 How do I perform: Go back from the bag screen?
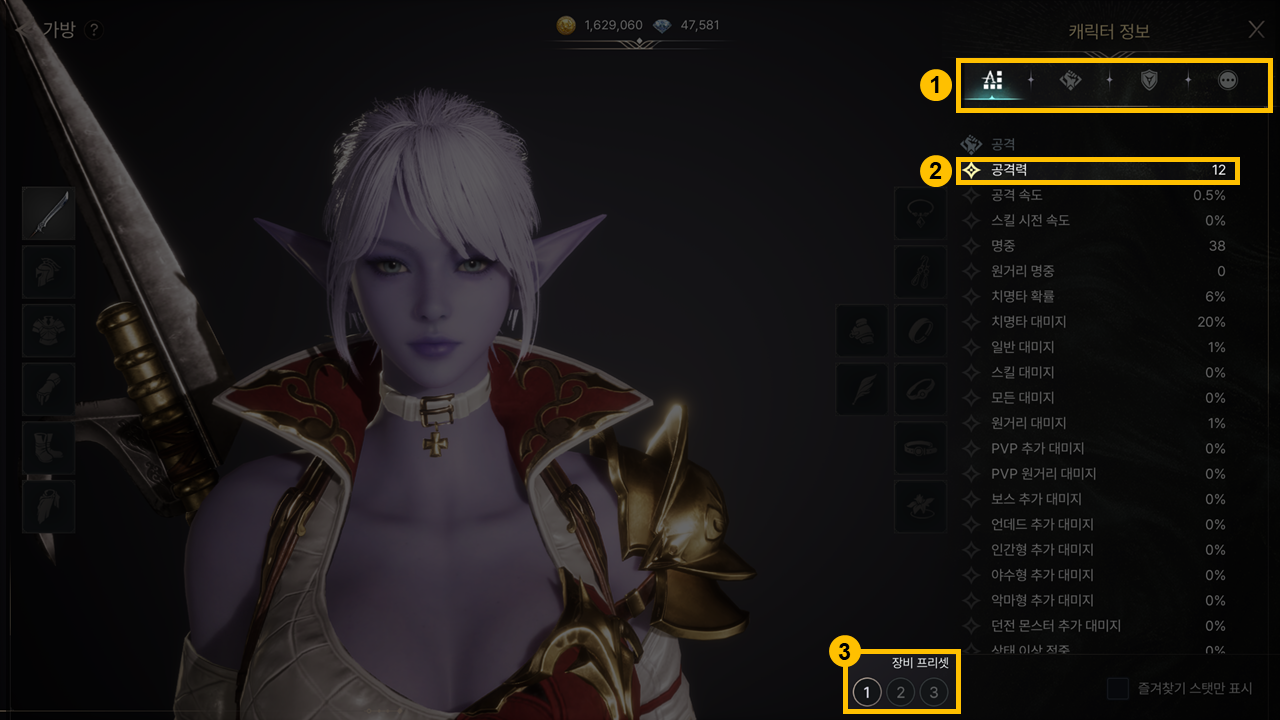(x=24, y=30)
